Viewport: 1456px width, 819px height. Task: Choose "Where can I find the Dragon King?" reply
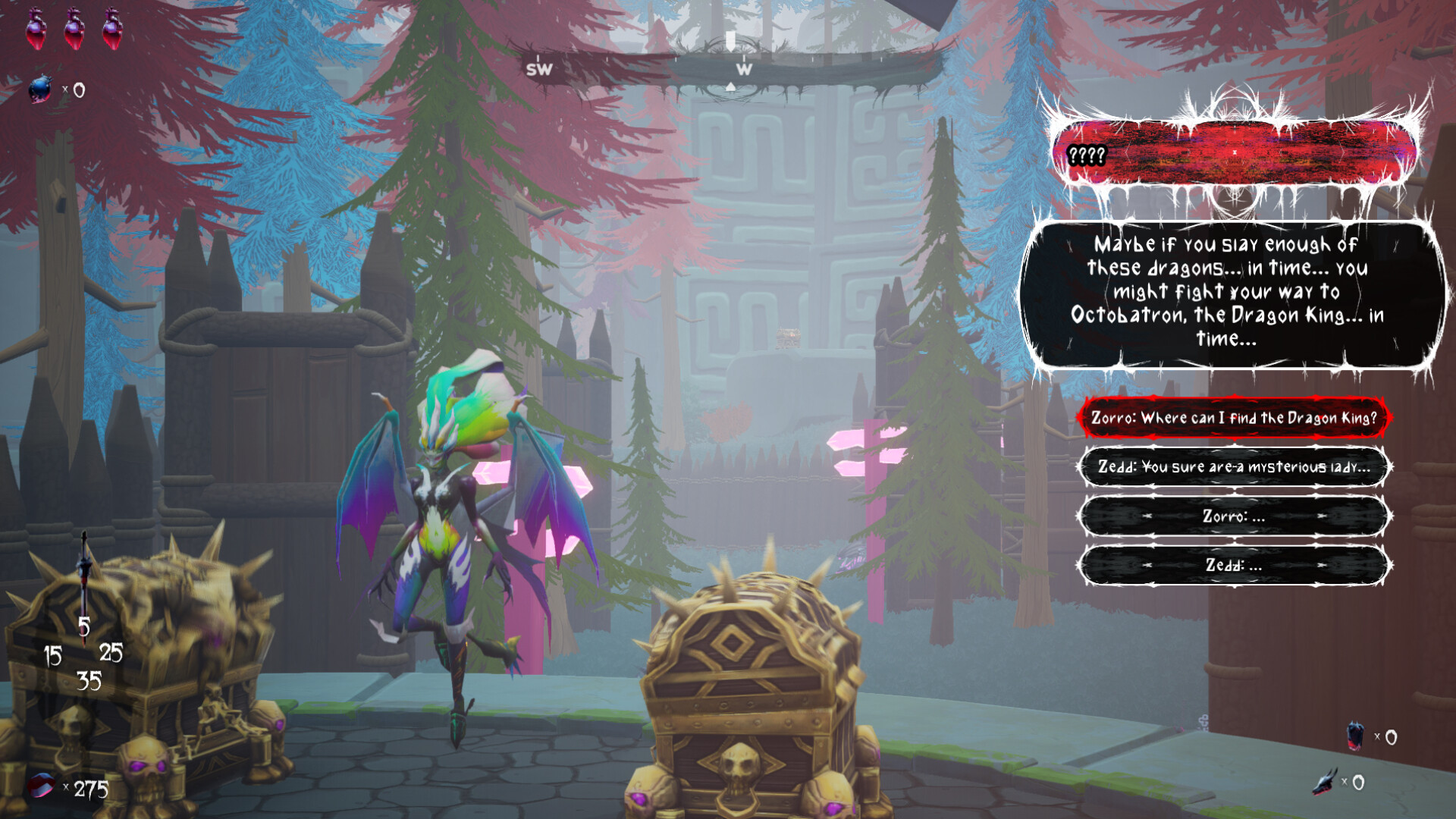1233,418
